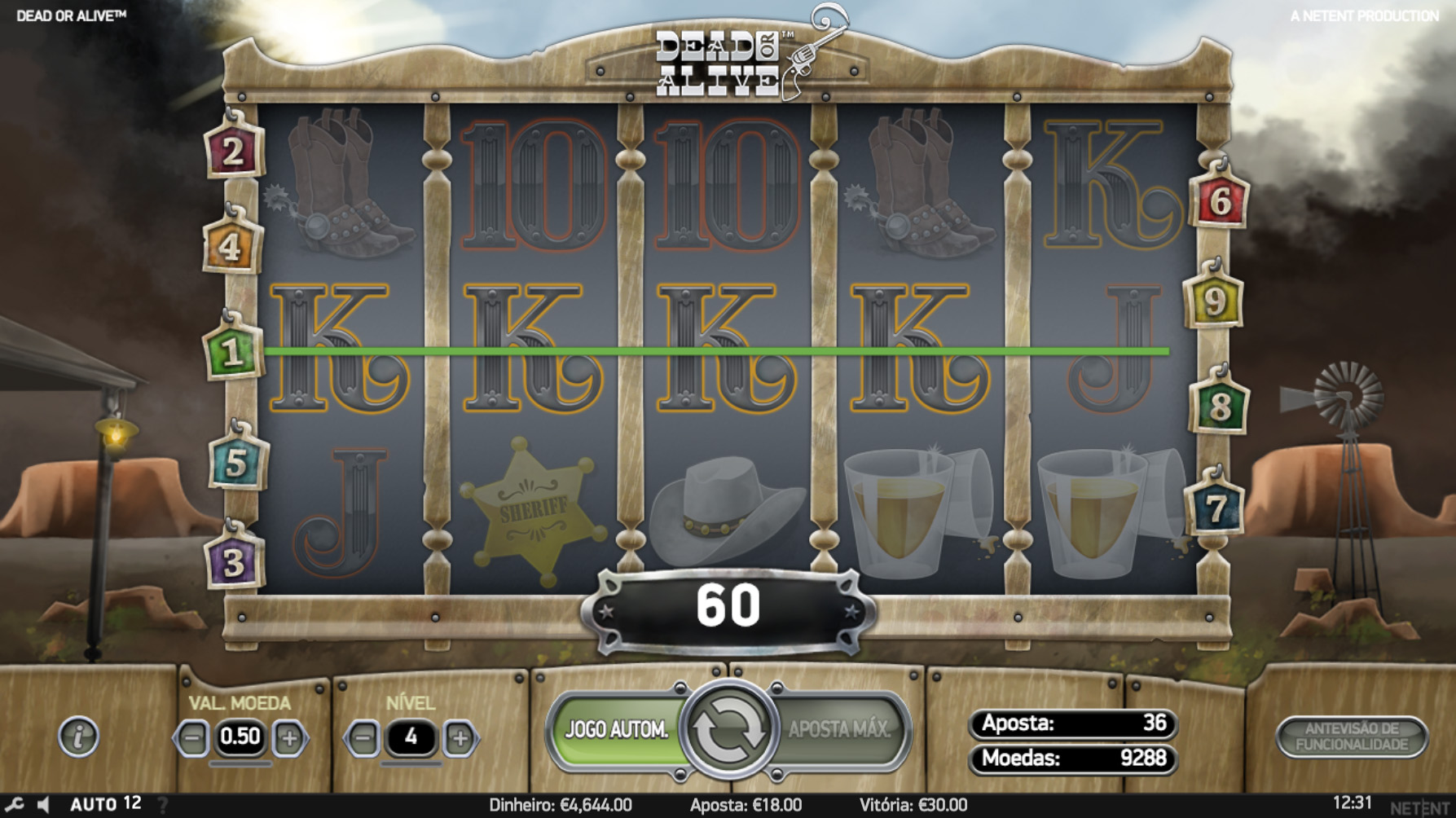Spin the reels with the circular arrows button

point(728,729)
